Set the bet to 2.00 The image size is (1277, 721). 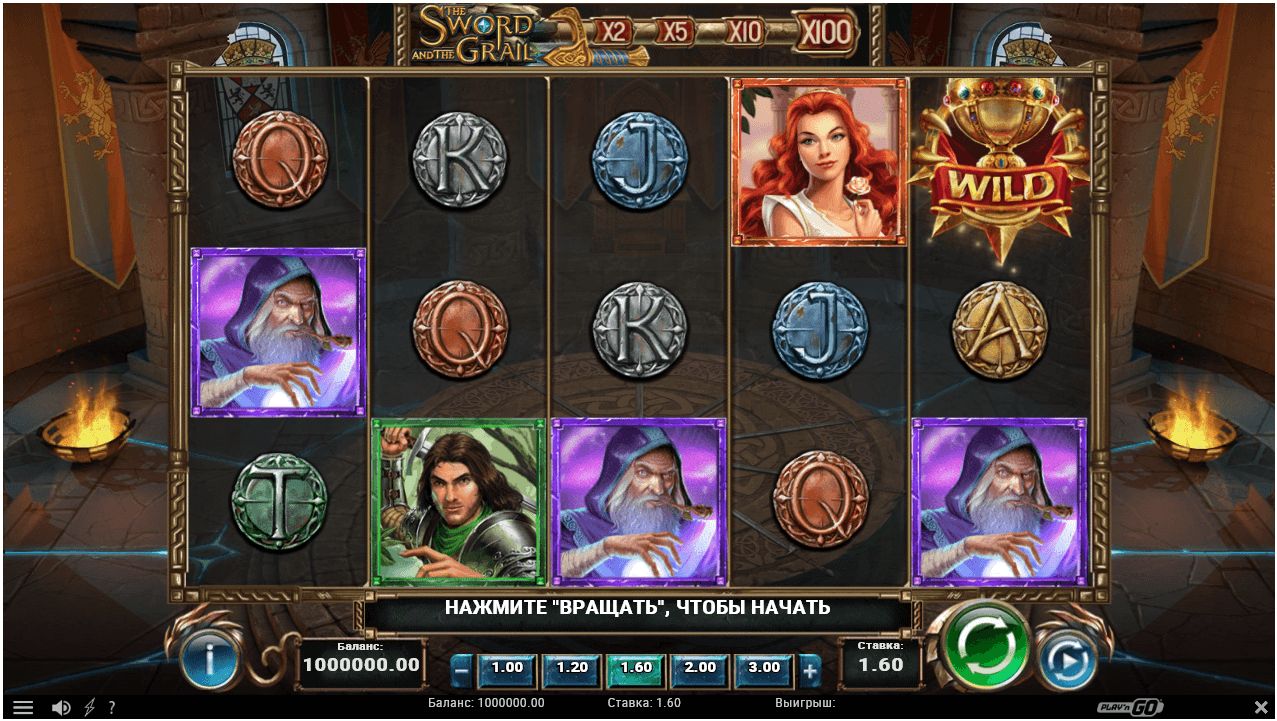tap(700, 668)
